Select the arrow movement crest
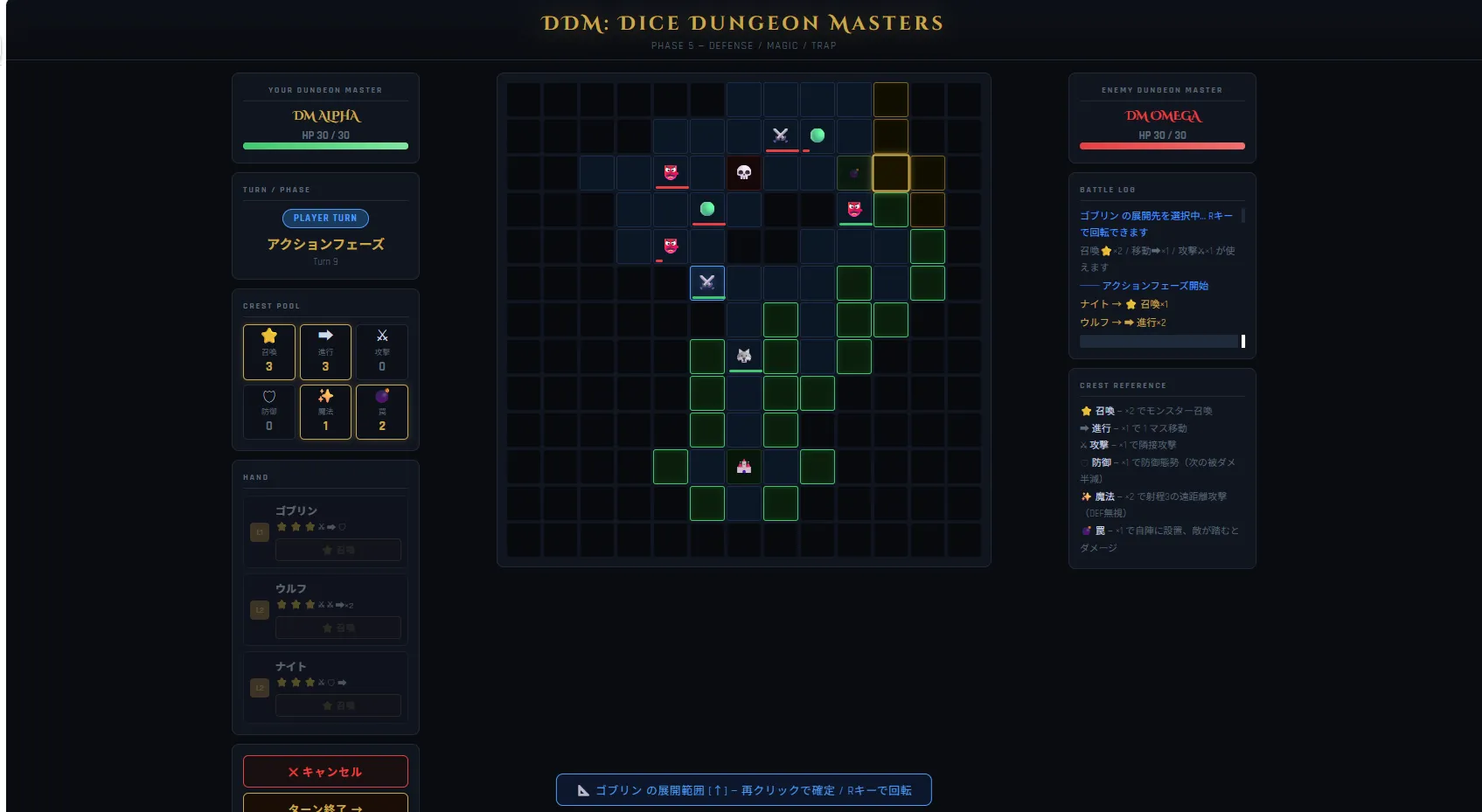Screen dimensions: 1482x812 [x=325, y=351]
